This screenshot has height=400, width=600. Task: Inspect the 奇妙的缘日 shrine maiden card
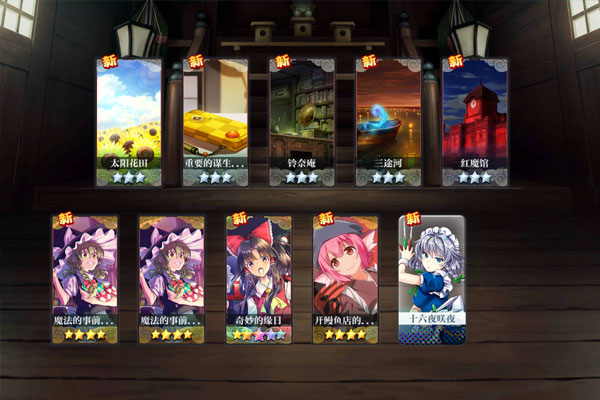258,279
